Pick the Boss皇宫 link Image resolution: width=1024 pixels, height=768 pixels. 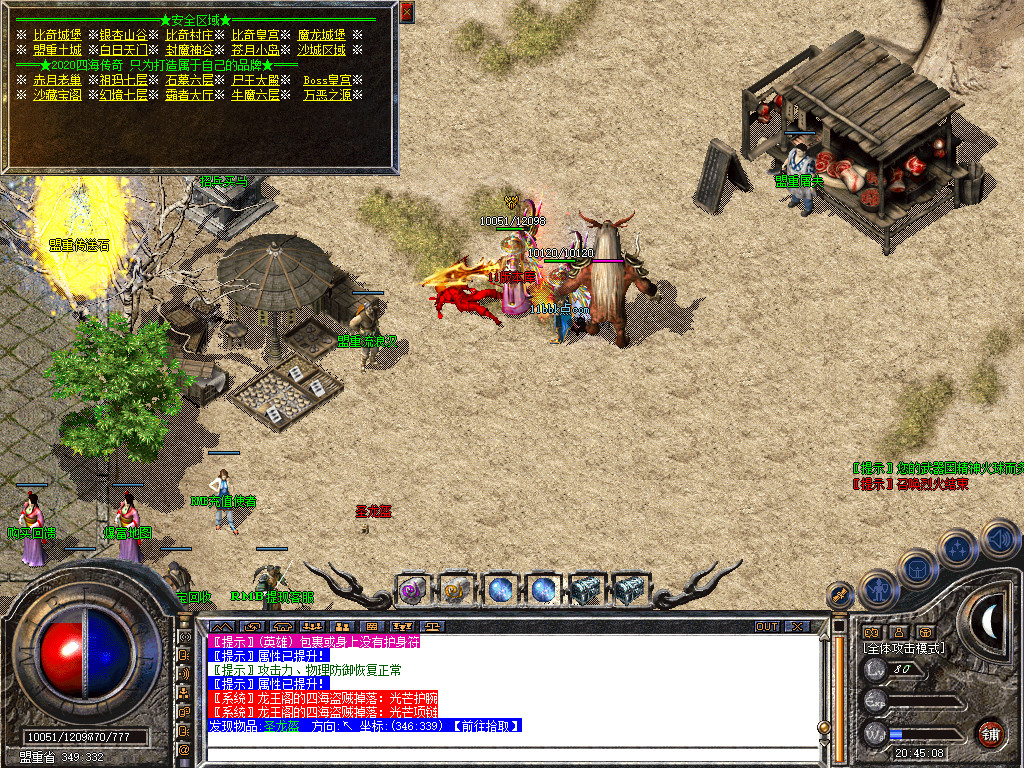click(x=327, y=80)
